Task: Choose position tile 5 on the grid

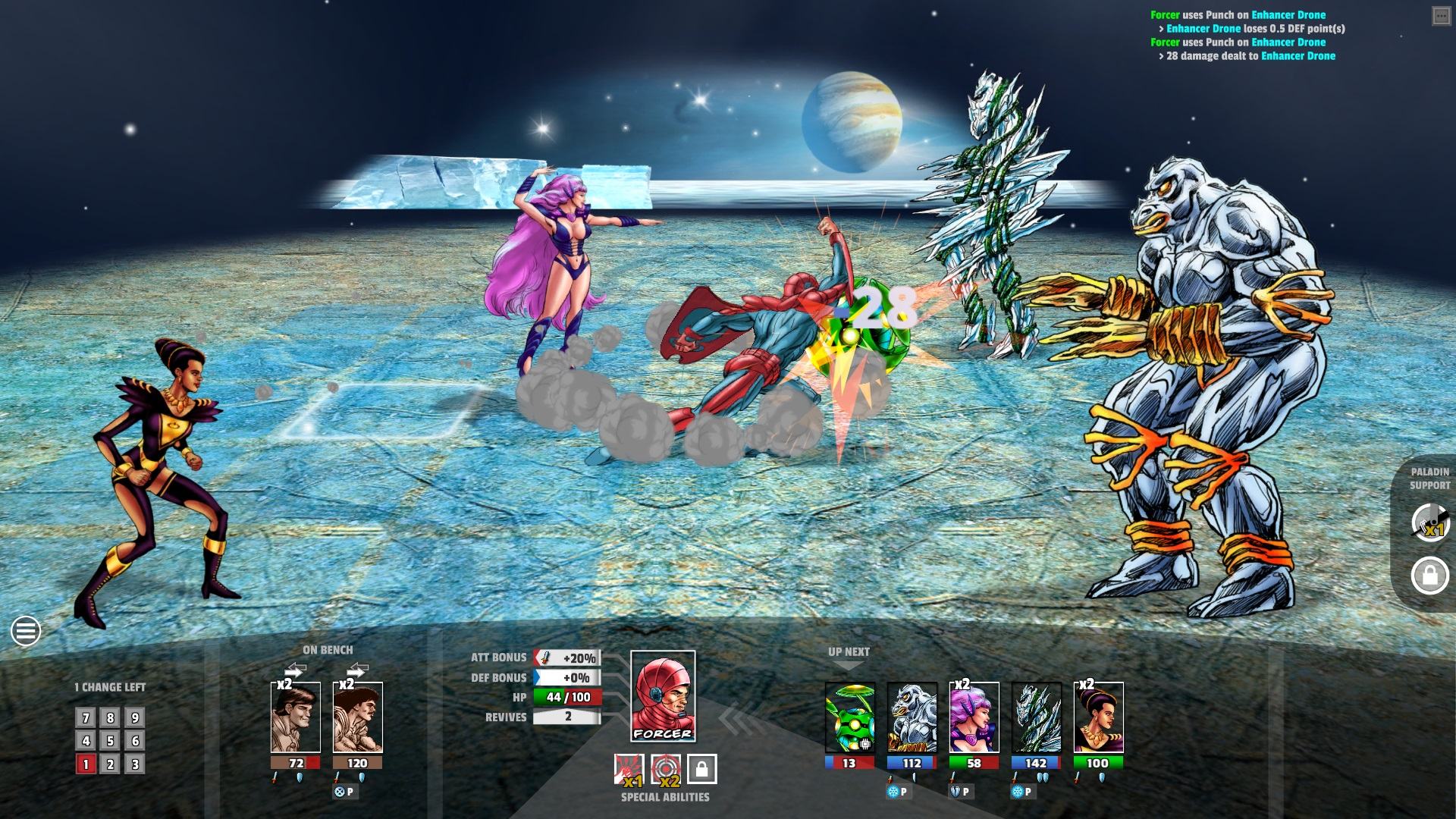Action: (110, 741)
